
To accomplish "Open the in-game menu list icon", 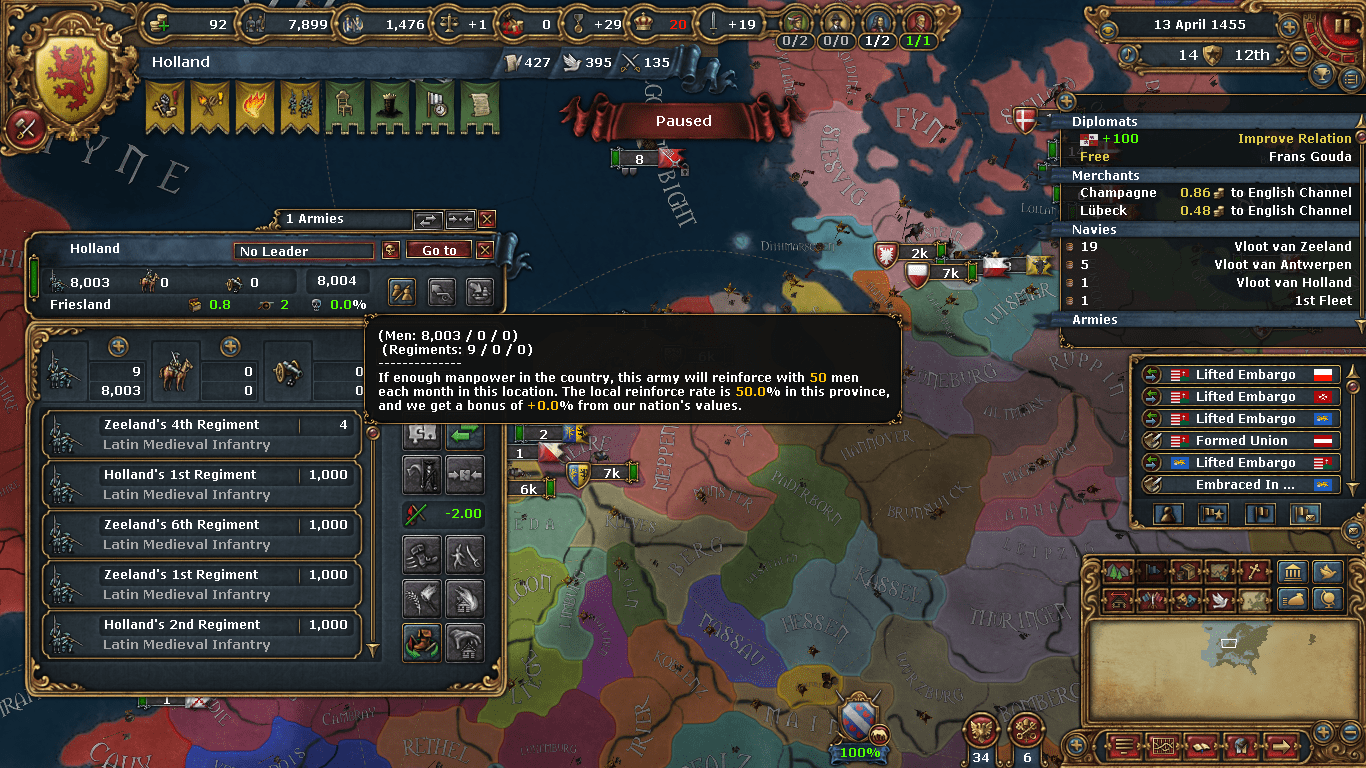I will pos(1124,746).
